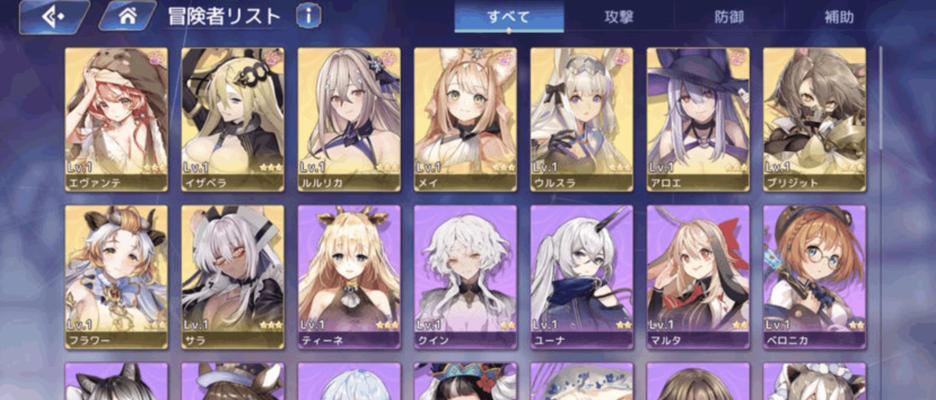This screenshot has width=936, height=400.
Task: Choose the ユーナ character card
Action: 581,277
